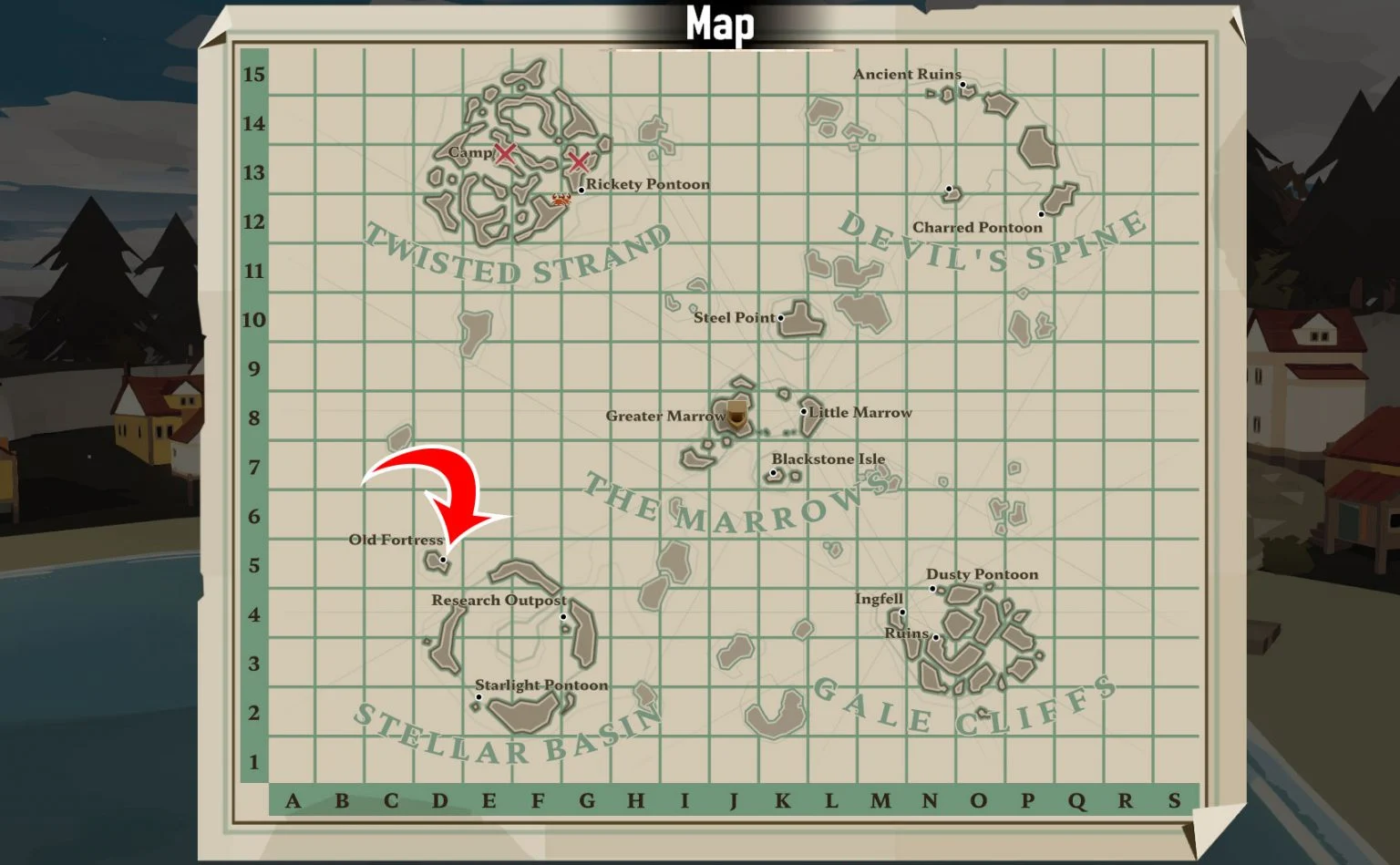1400x865 pixels.
Task: Select the Dusty Pontoon dot marker
Action: (x=933, y=589)
